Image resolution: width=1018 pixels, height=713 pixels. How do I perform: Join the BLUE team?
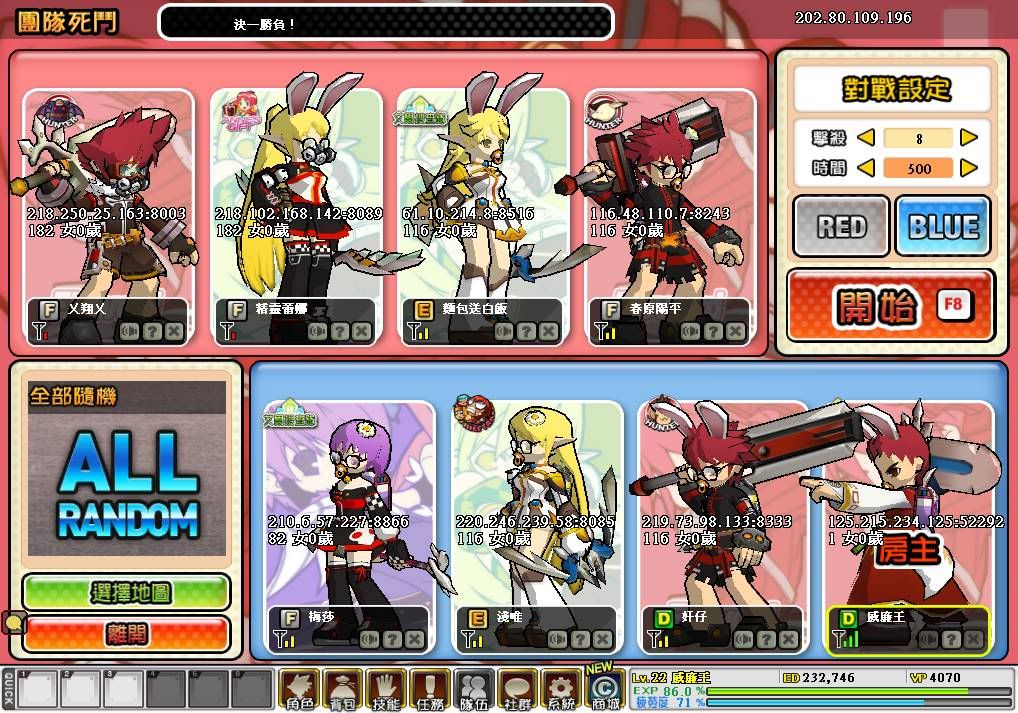(x=942, y=227)
